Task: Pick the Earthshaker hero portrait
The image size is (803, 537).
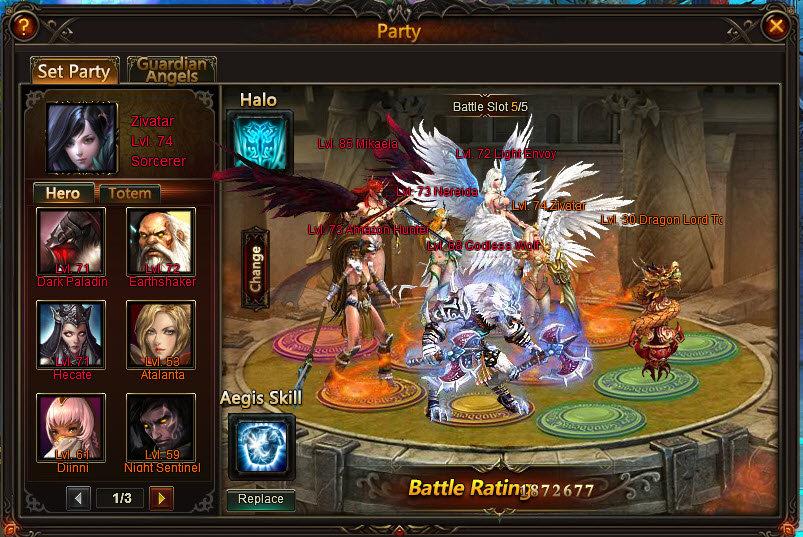Action: point(161,242)
